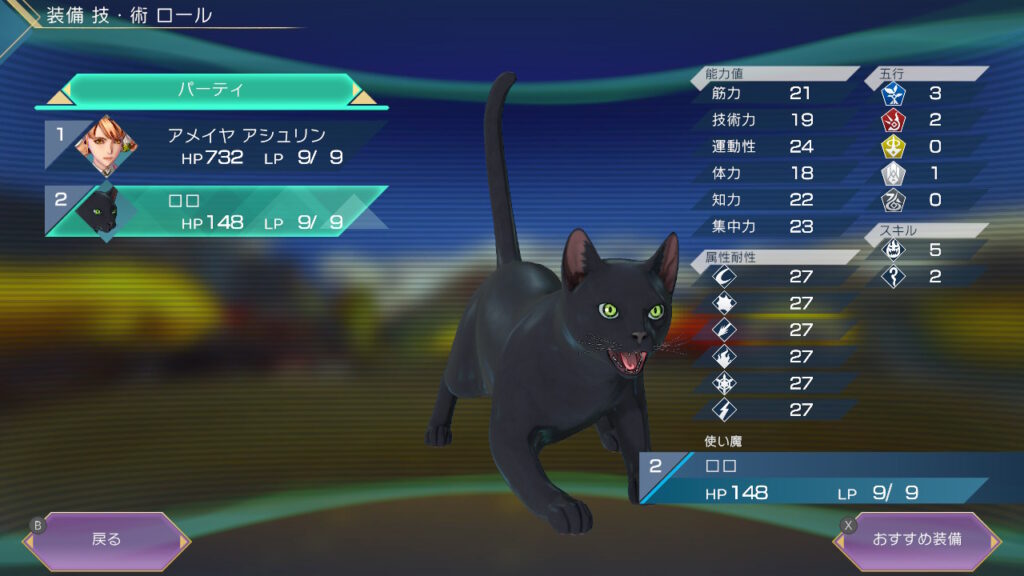Open the パーティ selector header
This screenshot has height=576, width=1024.
210,90
